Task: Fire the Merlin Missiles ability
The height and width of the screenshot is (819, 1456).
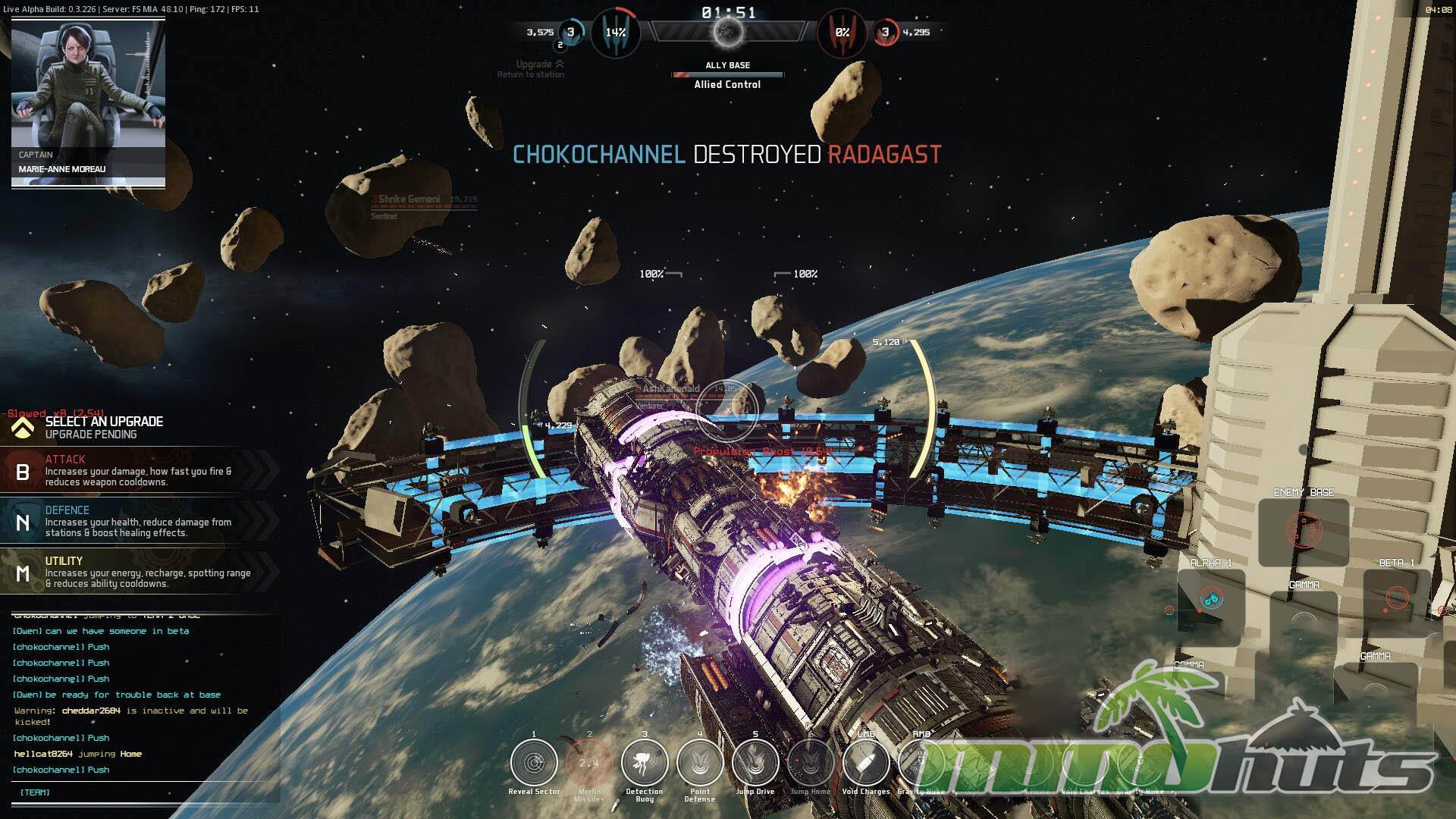Action: tap(589, 763)
